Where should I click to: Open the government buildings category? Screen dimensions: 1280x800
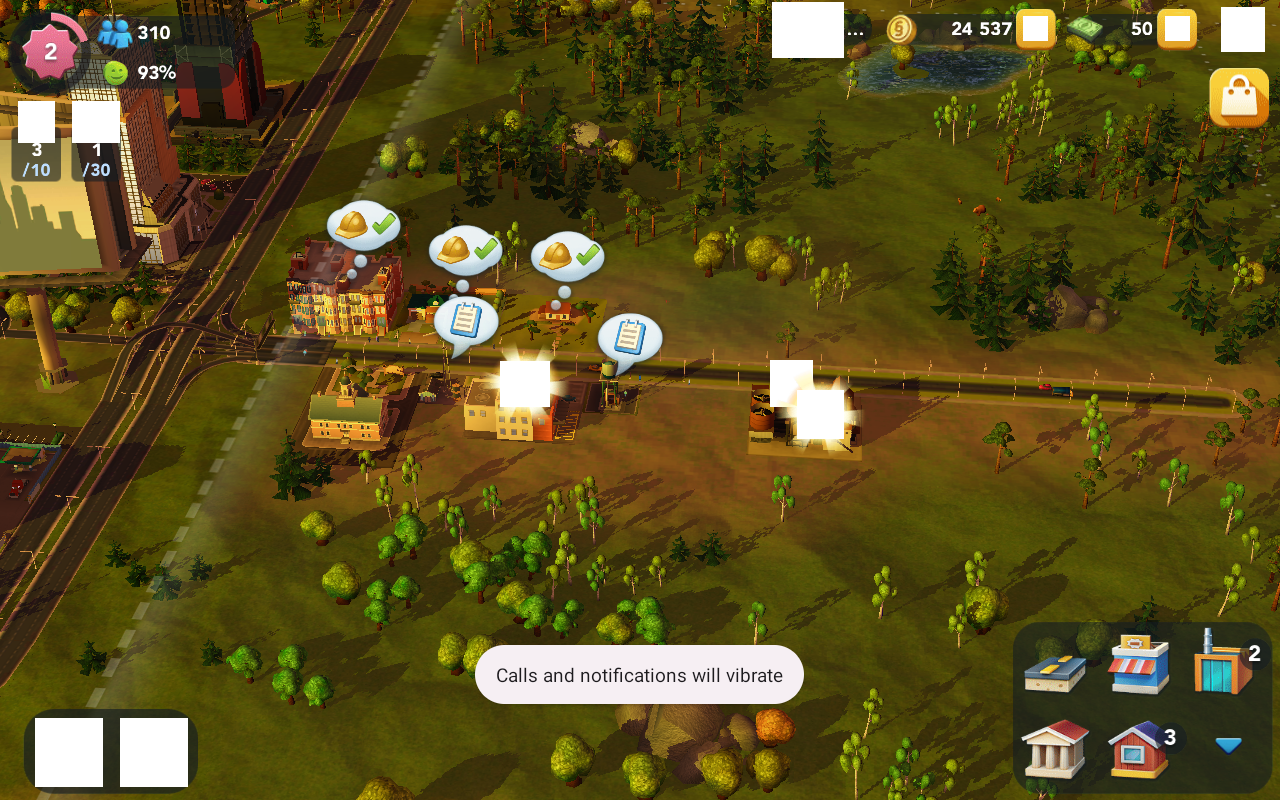tap(1055, 749)
